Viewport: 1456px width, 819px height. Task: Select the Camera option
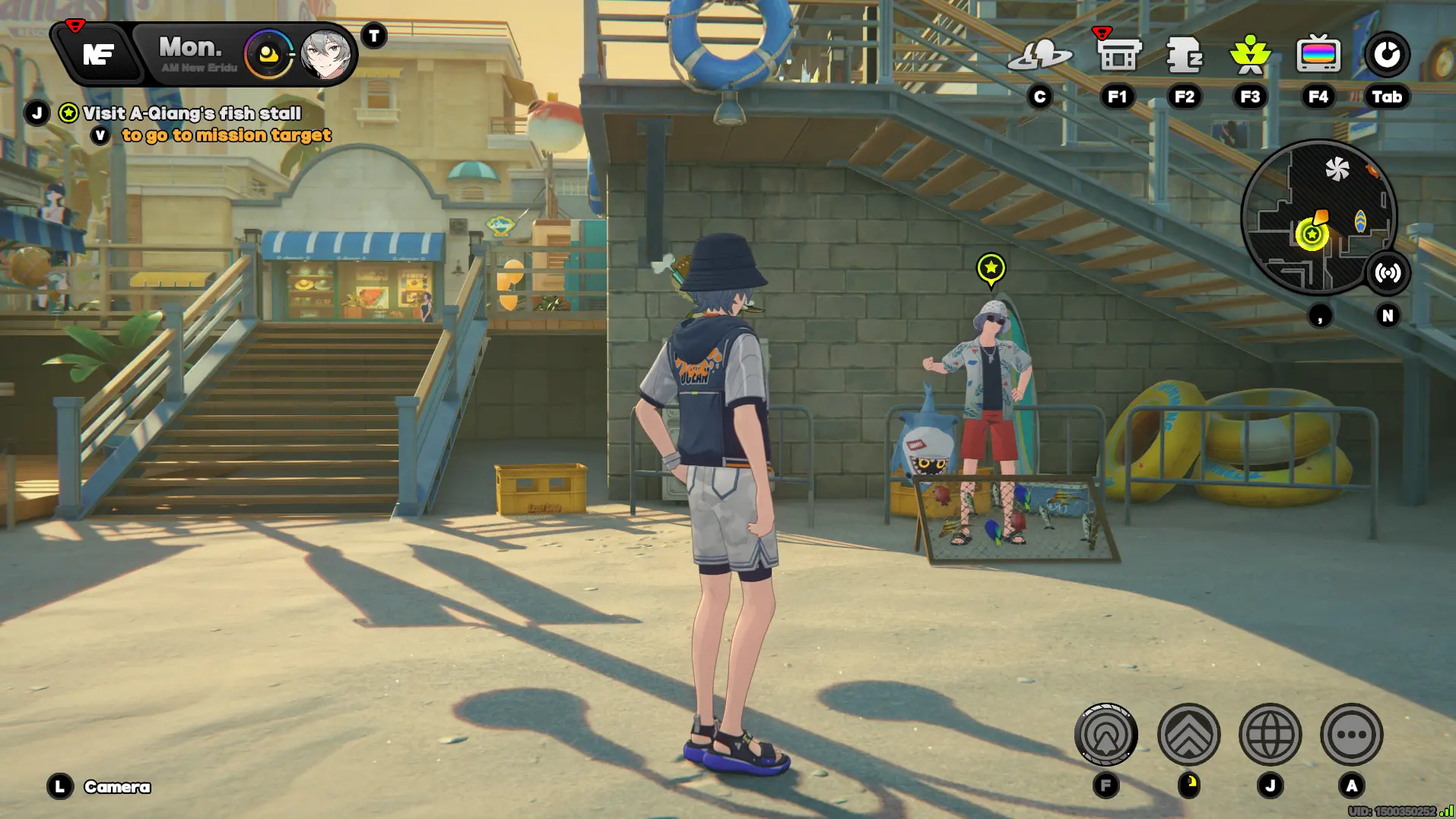coord(116,787)
